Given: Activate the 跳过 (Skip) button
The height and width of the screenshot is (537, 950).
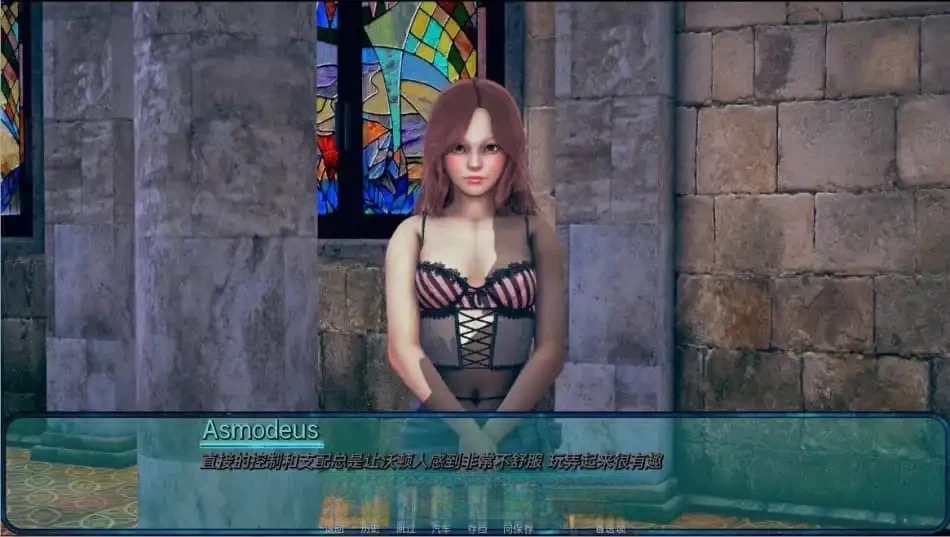Looking at the screenshot, I should (x=405, y=528).
